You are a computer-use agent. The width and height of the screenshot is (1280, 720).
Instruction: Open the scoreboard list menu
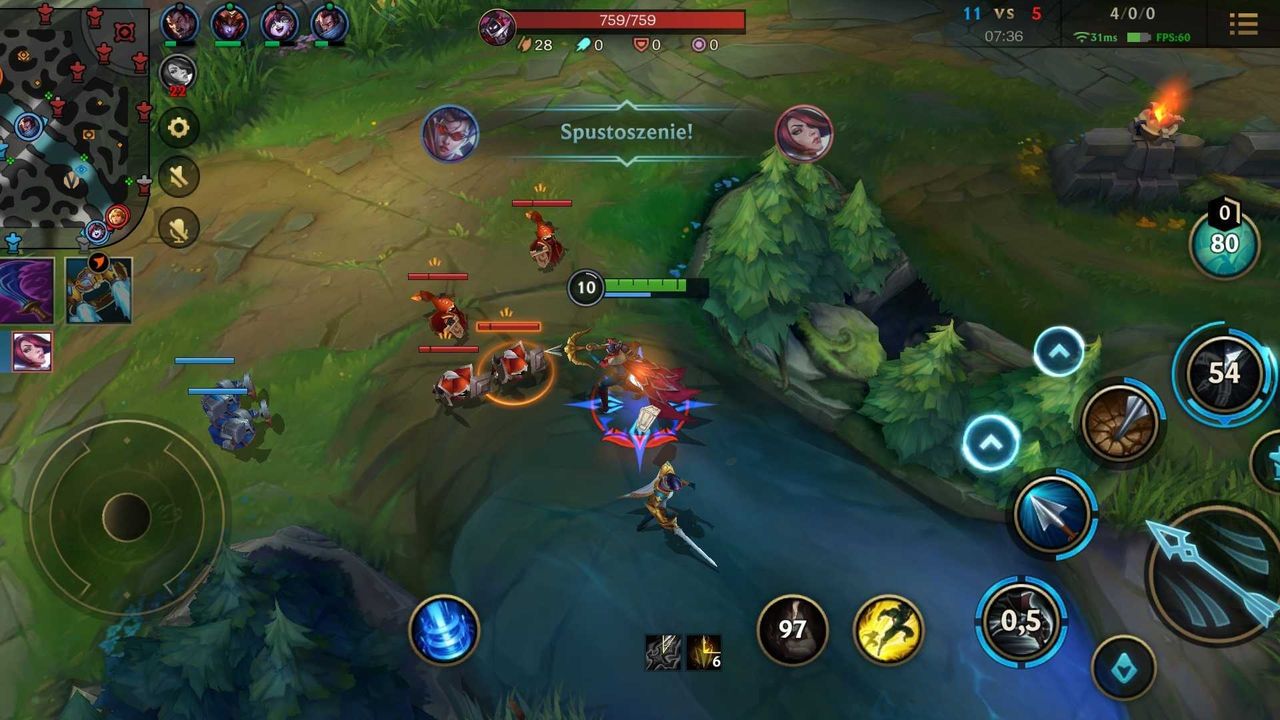1244,24
